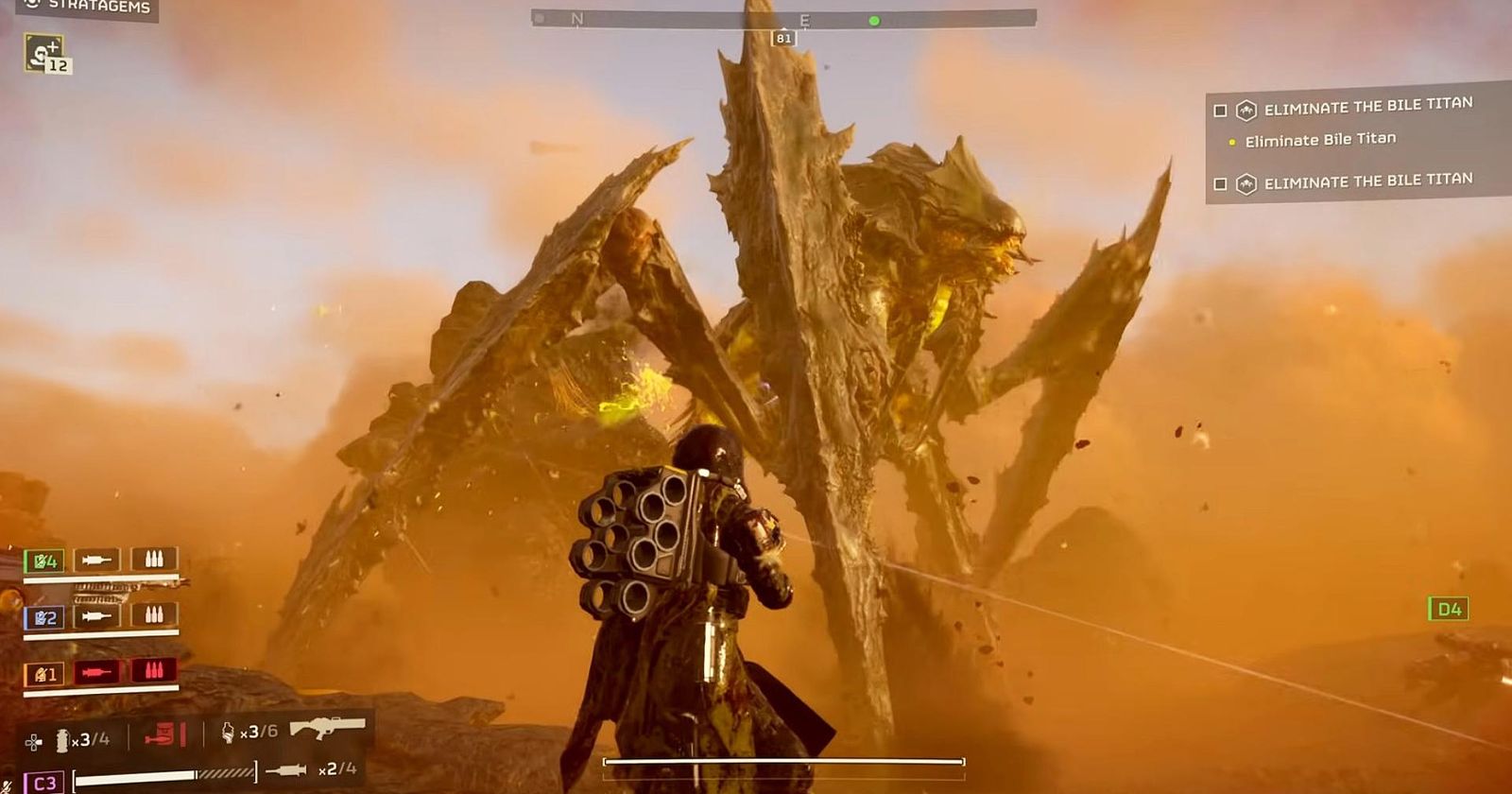Open the Stratagems label
Viewport: 1512px width, 794px height.
(x=98, y=8)
